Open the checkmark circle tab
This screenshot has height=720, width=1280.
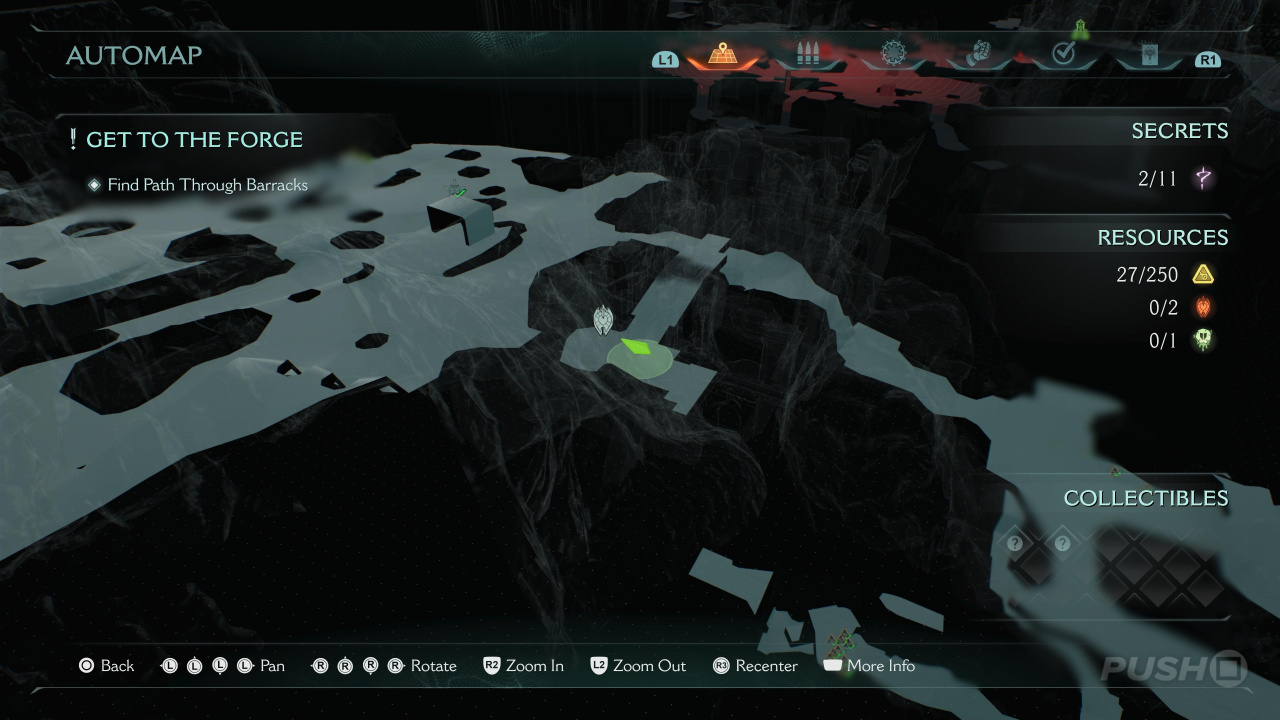(1063, 55)
